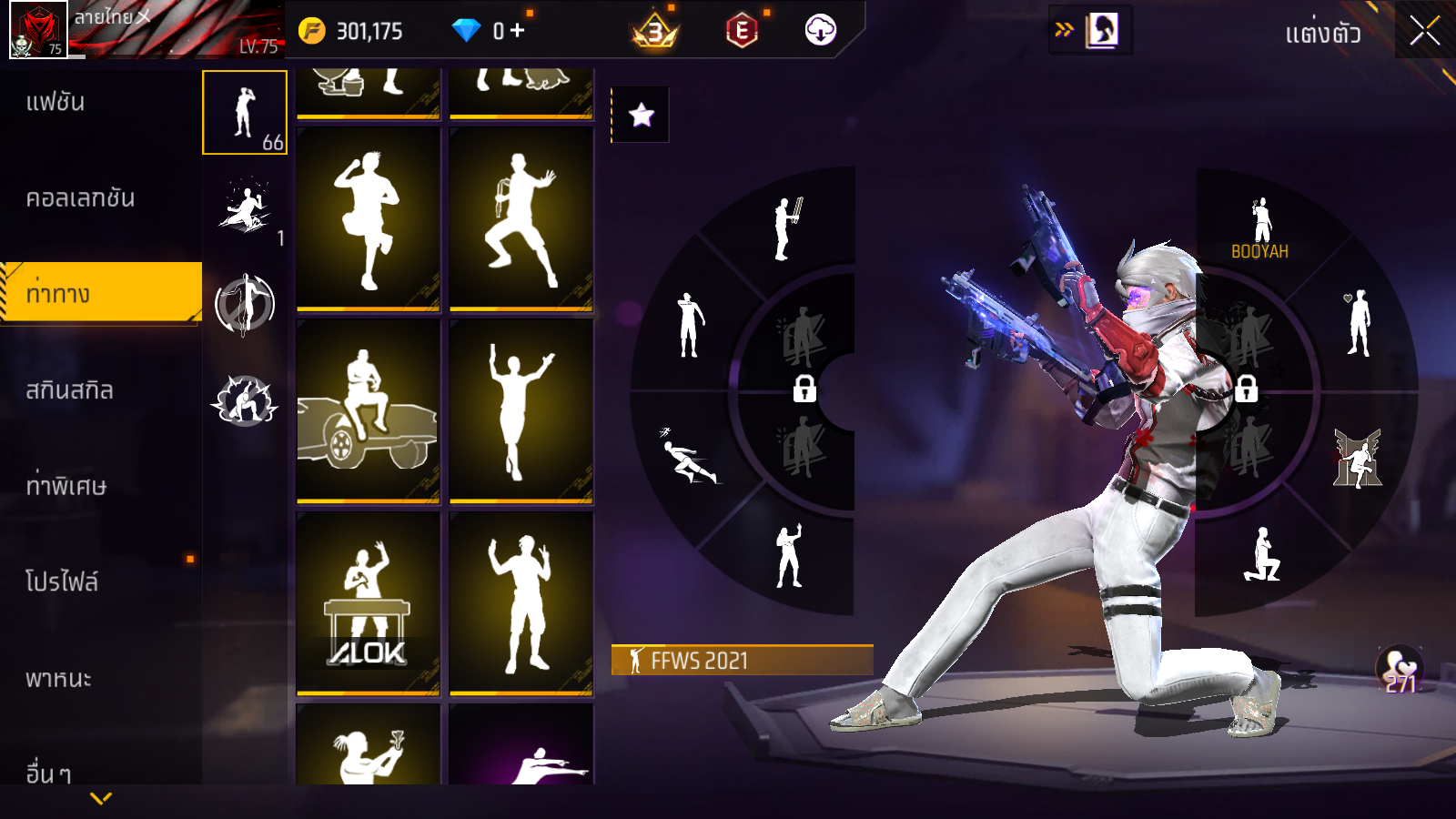Select the throne sitting emote slot
Image resolution: width=1456 pixels, height=819 pixels.
pos(1357,458)
